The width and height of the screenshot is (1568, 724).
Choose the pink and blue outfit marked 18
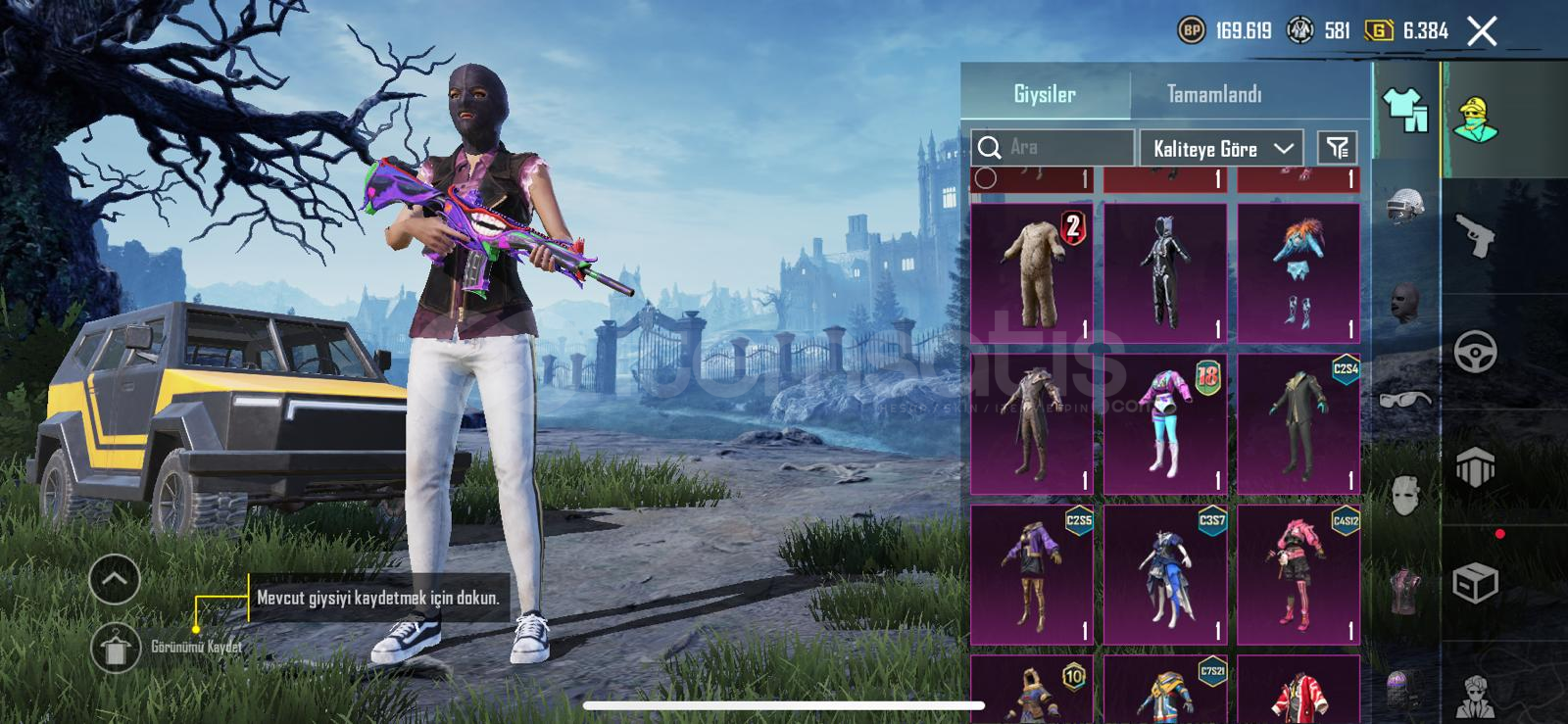coord(1164,423)
